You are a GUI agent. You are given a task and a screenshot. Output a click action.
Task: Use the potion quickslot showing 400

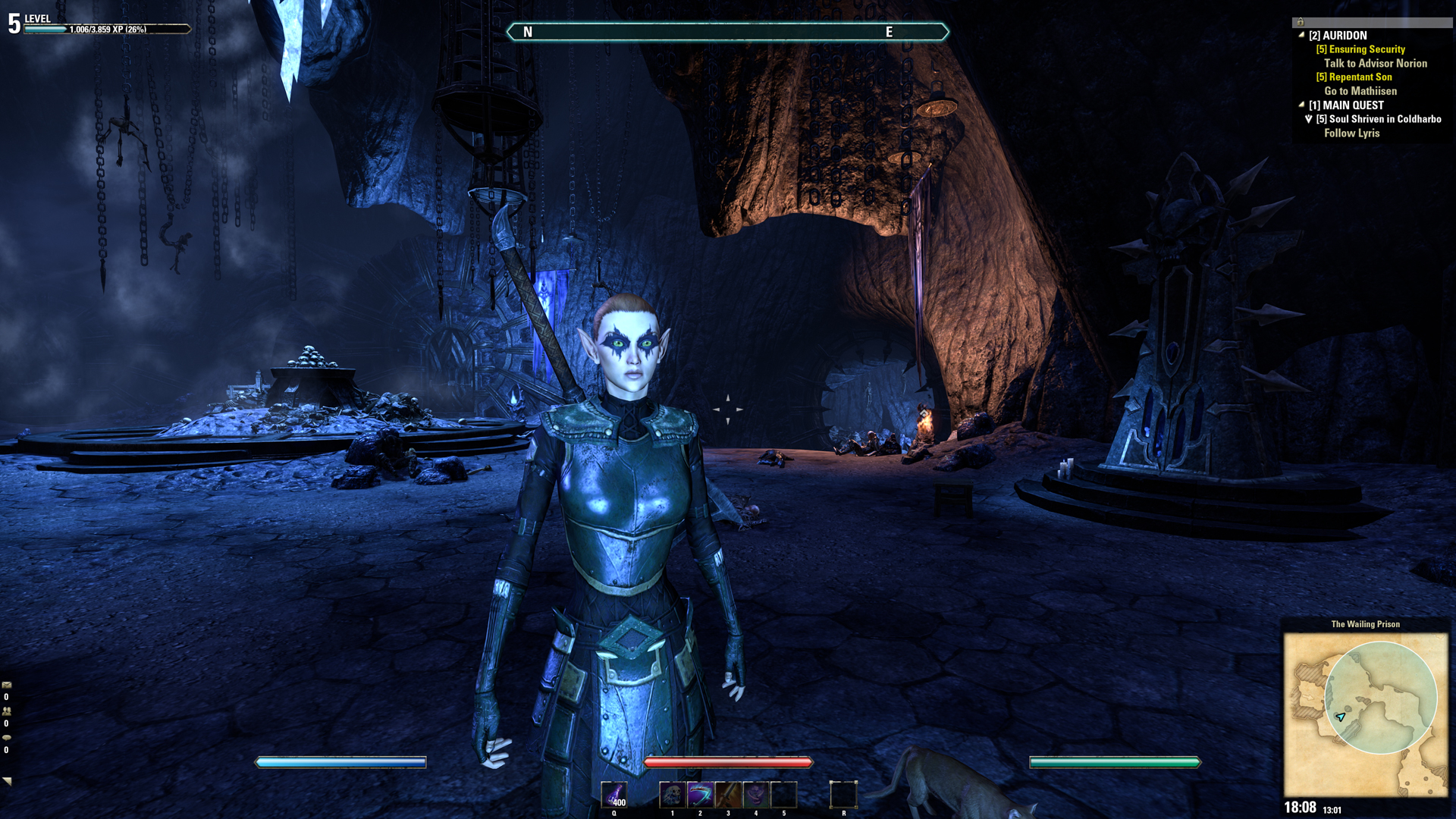[x=613, y=795]
